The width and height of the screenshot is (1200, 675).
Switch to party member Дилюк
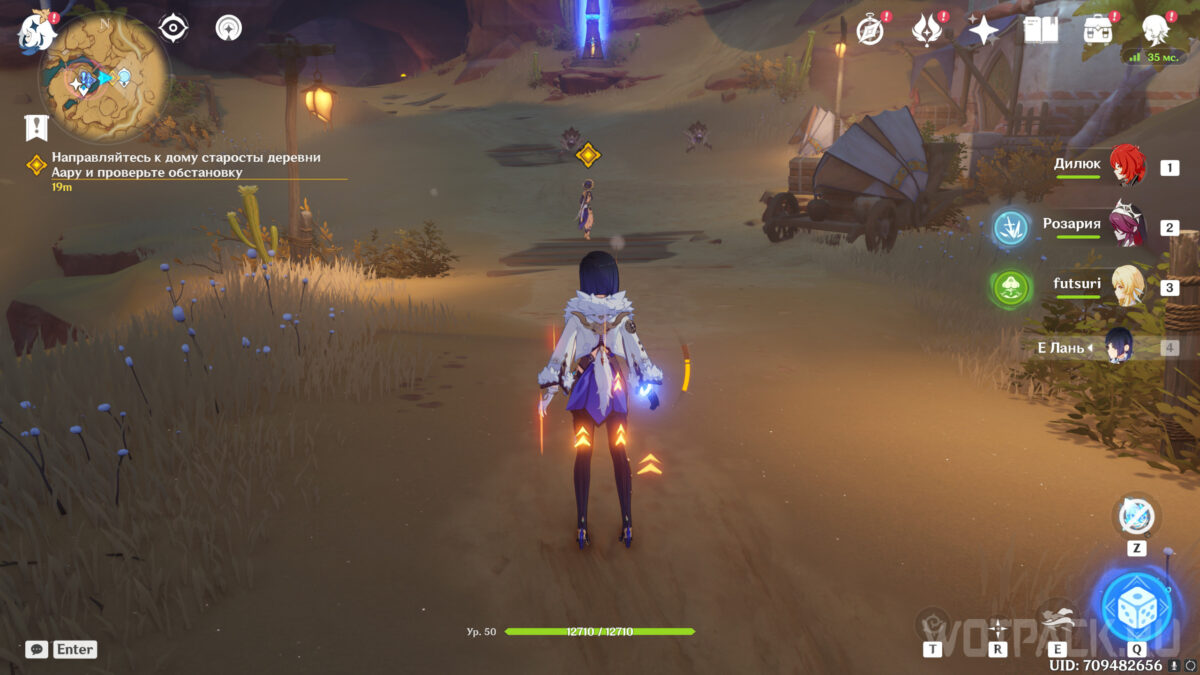tap(1130, 167)
